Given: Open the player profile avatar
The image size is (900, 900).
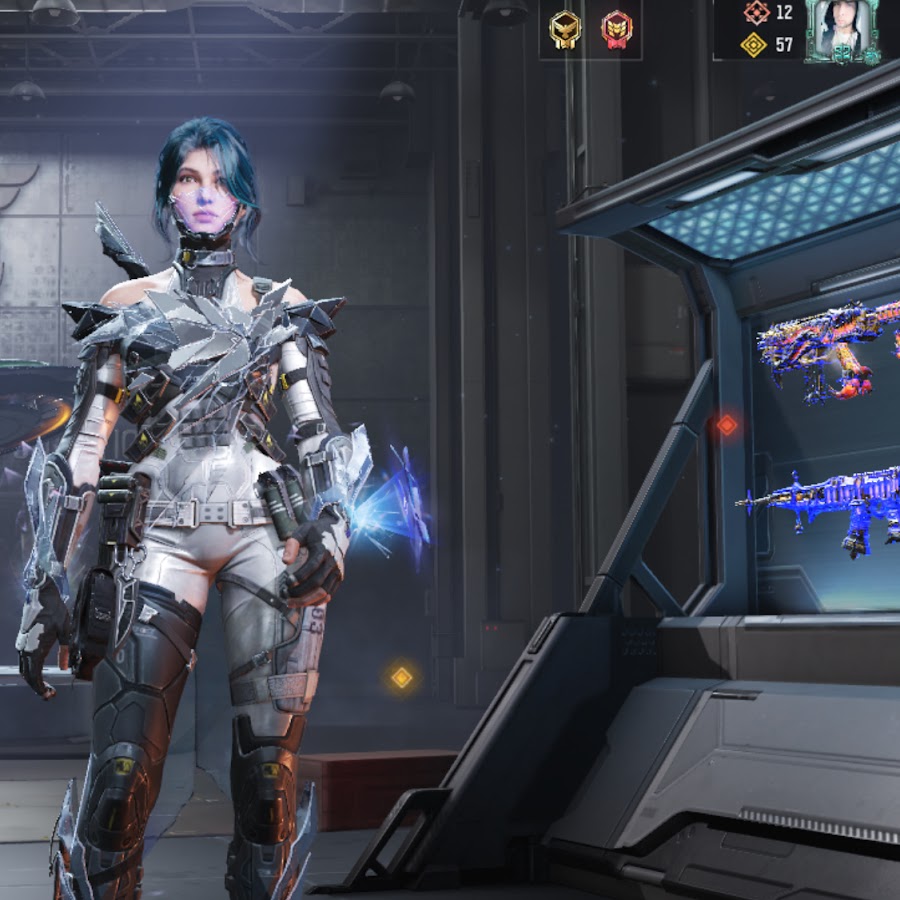Looking at the screenshot, I should (842, 30).
